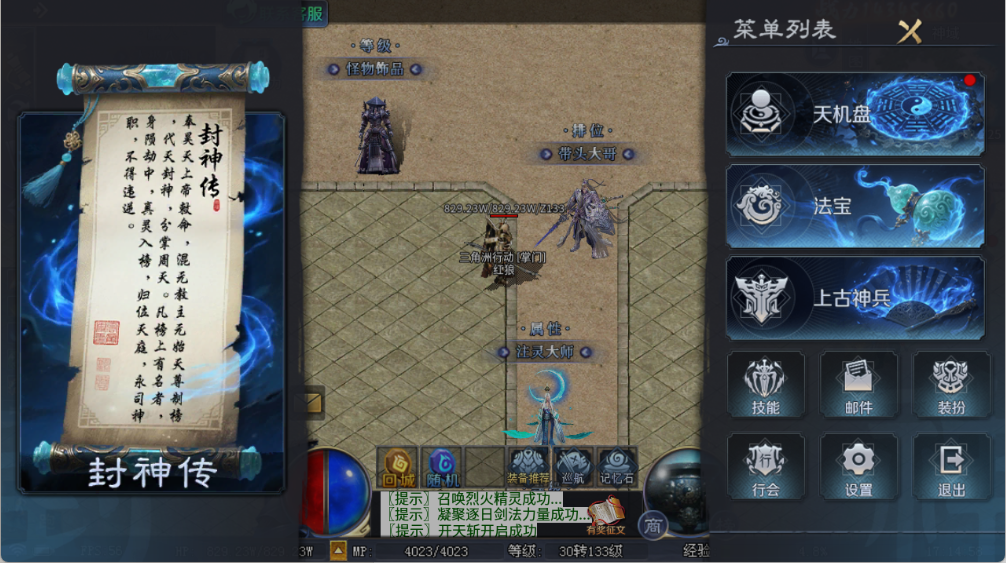Open the 装备推荐 equipment recommendation

[528, 466]
